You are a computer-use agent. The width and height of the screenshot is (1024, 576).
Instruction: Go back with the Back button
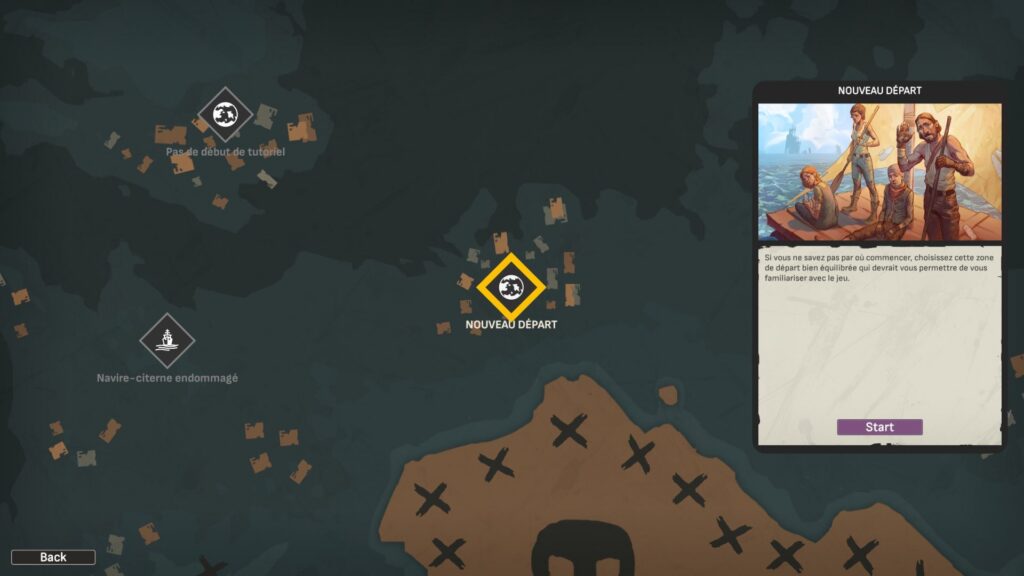[53, 557]
